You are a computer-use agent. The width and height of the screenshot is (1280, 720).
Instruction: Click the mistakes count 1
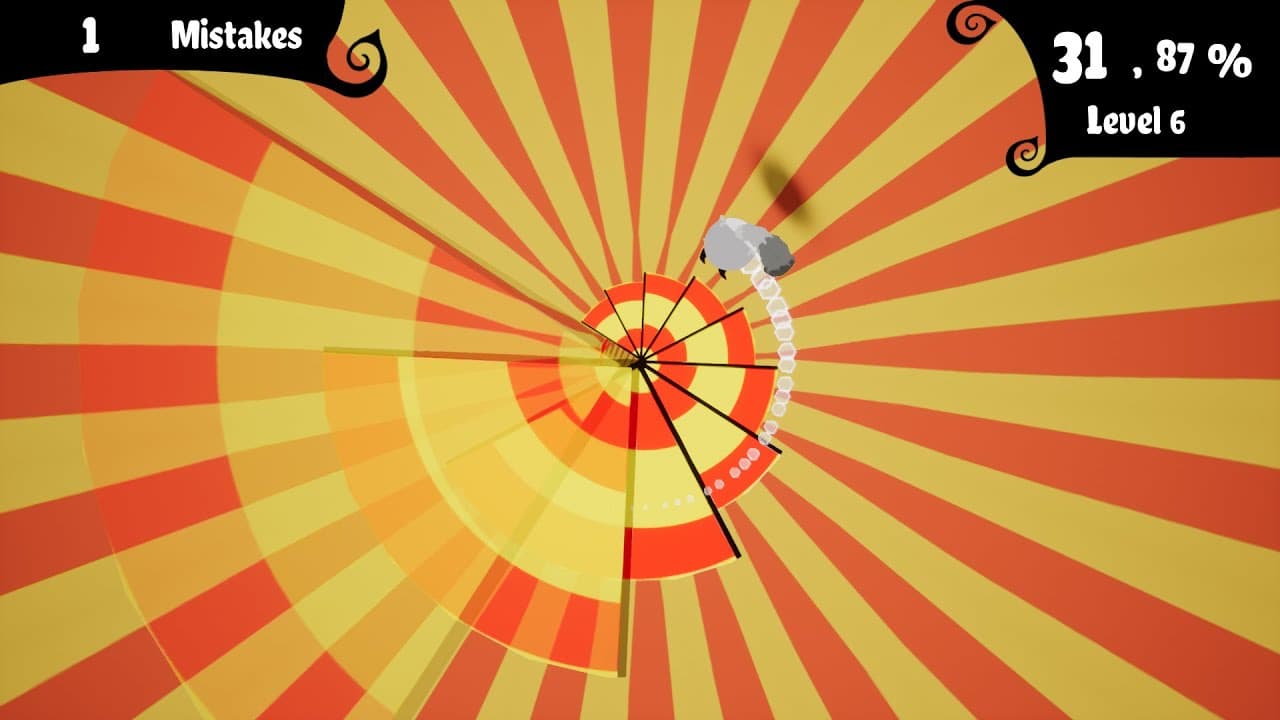90,36
